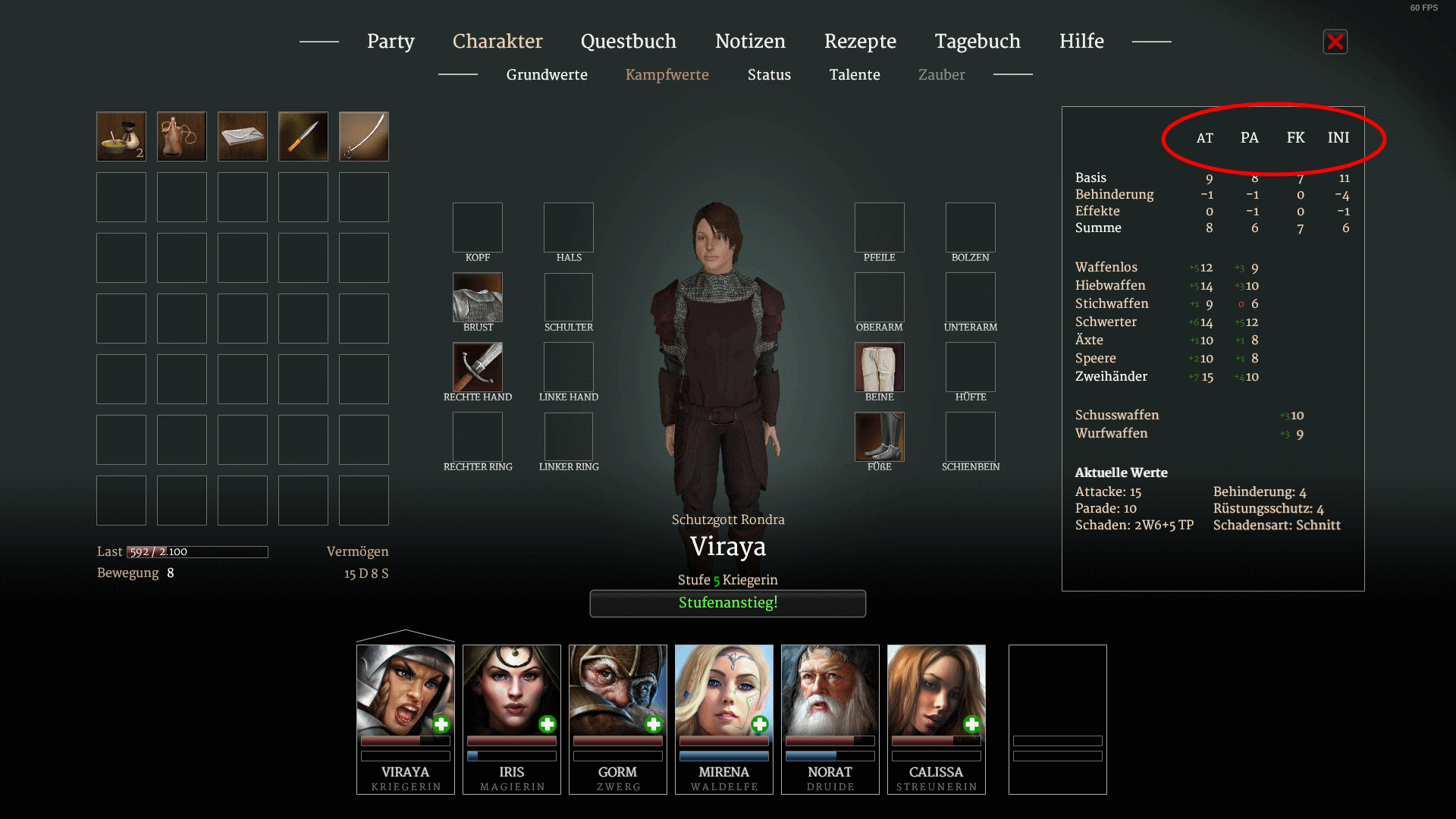1456x819 pixels.
Task: Select Iris the Magierin portrait
Action: pyautogui.click(x=512, y=690)
